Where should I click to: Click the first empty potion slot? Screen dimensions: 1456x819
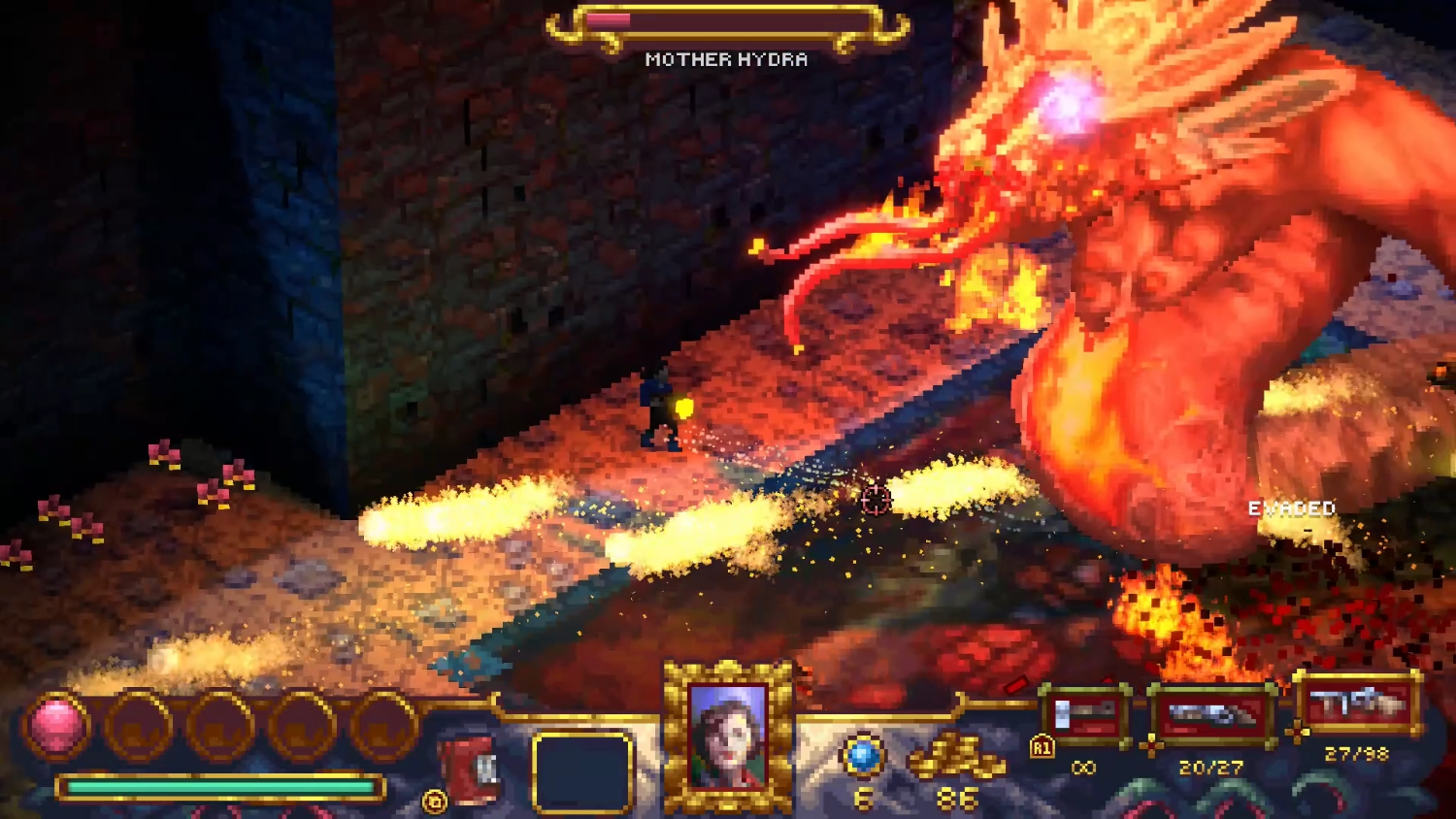point(139,724)
